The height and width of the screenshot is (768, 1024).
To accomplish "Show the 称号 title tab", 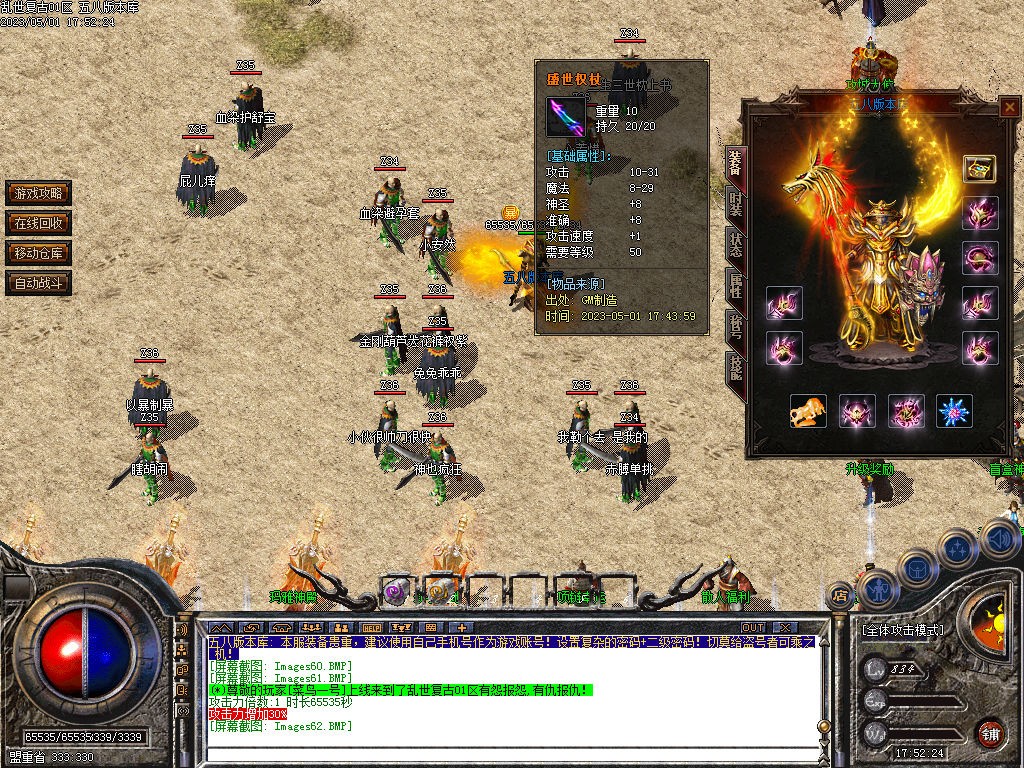I will [x=735, y=330].
